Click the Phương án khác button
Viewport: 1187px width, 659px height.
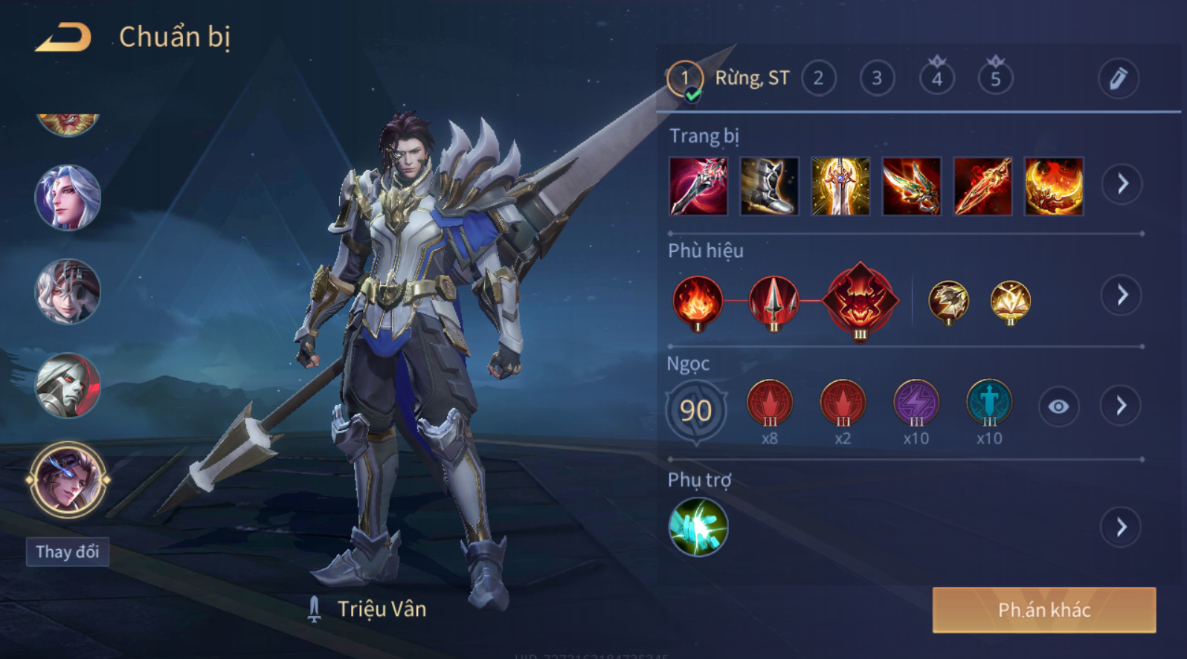[x=1044, y=610]
